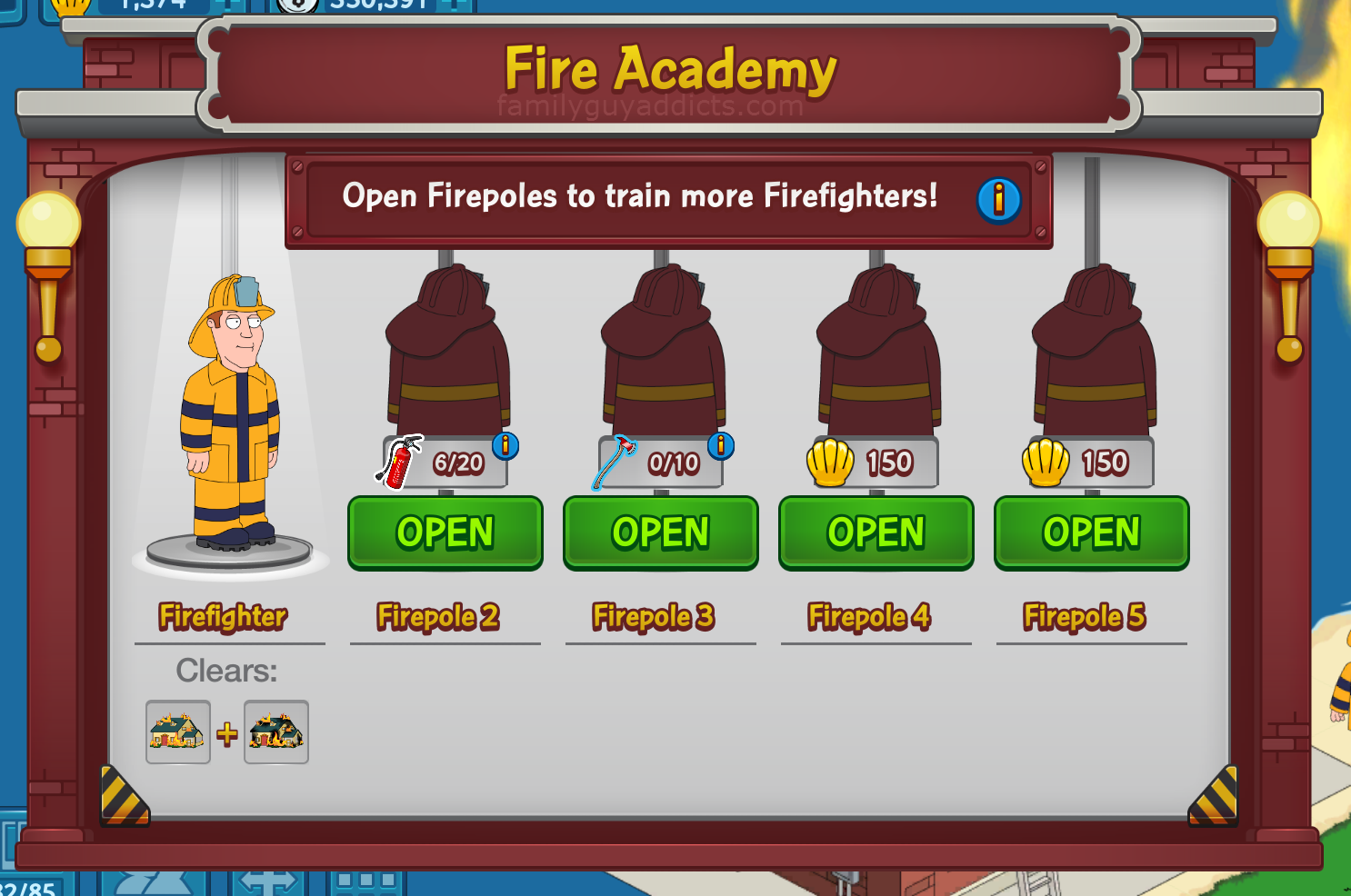View info for fire extinguisher requirement

505,445
